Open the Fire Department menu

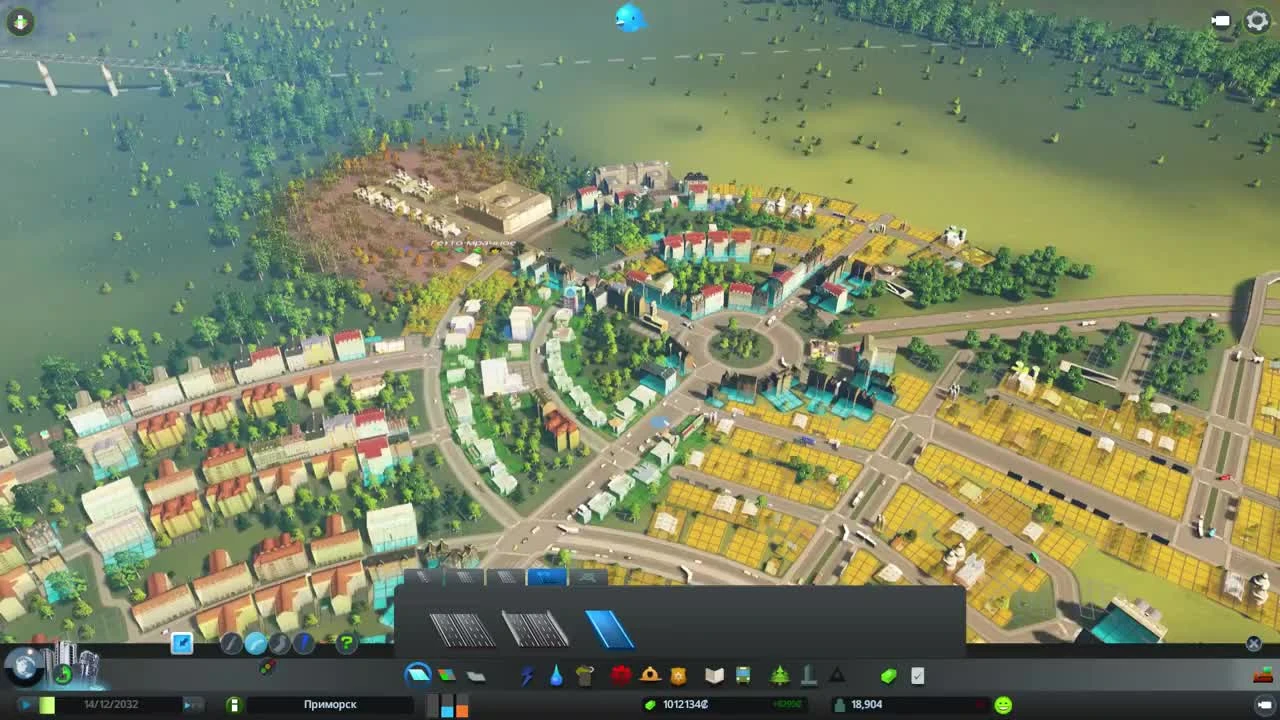pos(648,674)
